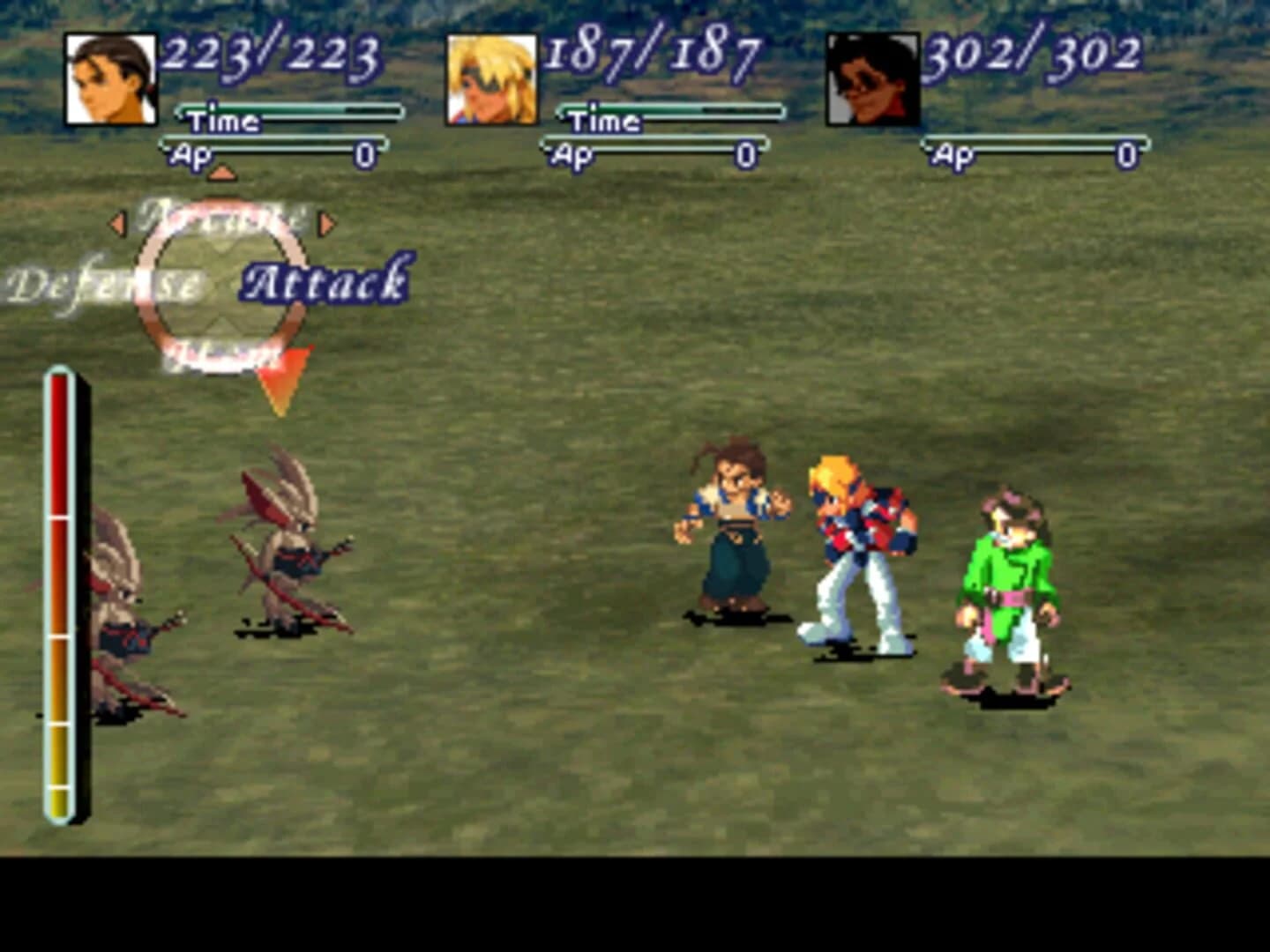
Task: Click the right arrow beside the command ring
Action: [x=327, y=224]
